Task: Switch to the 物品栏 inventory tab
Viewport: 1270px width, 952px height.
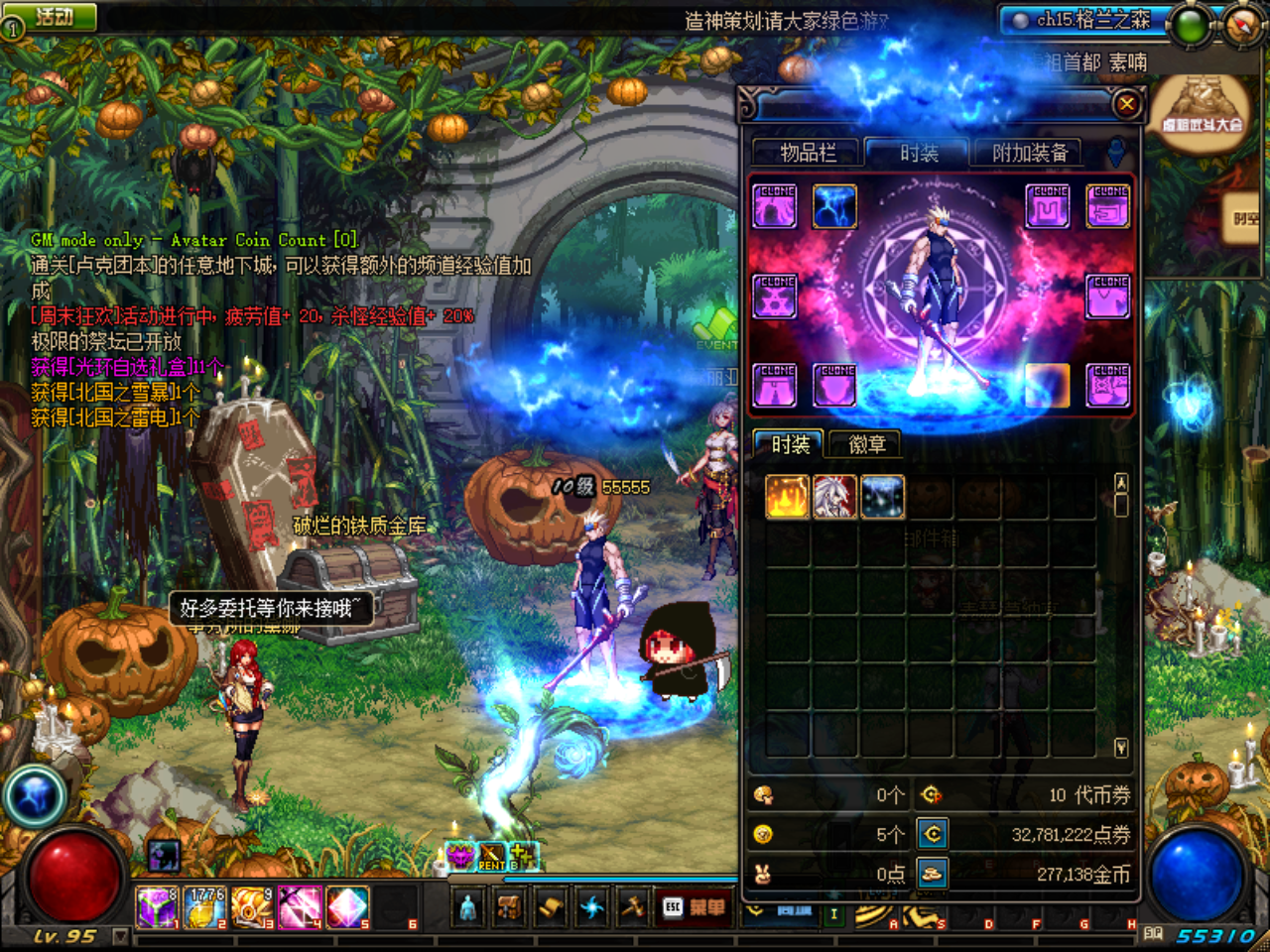Action: [809, 154]
